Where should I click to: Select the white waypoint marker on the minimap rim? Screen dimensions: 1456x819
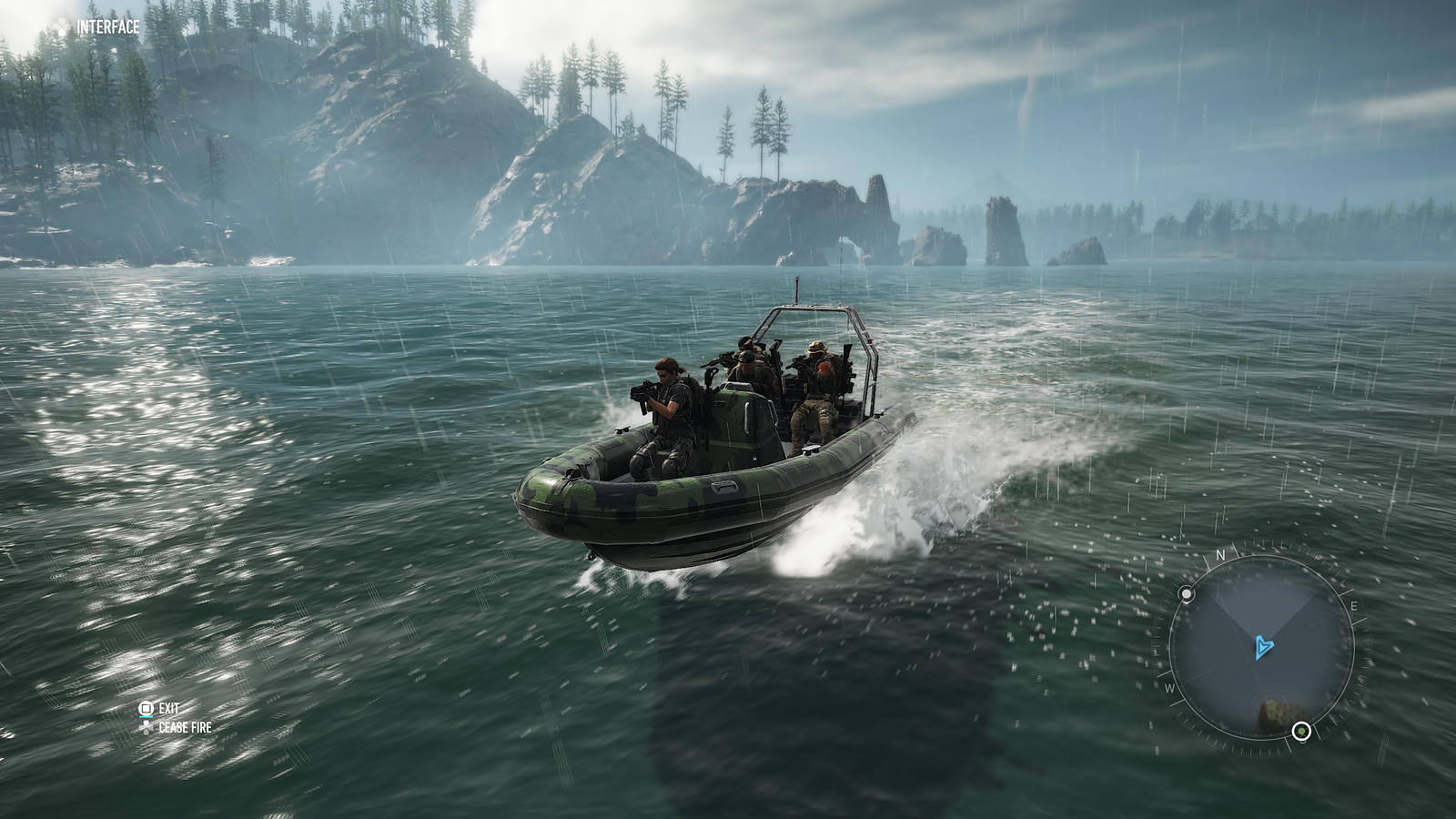tap(1187, 594)
